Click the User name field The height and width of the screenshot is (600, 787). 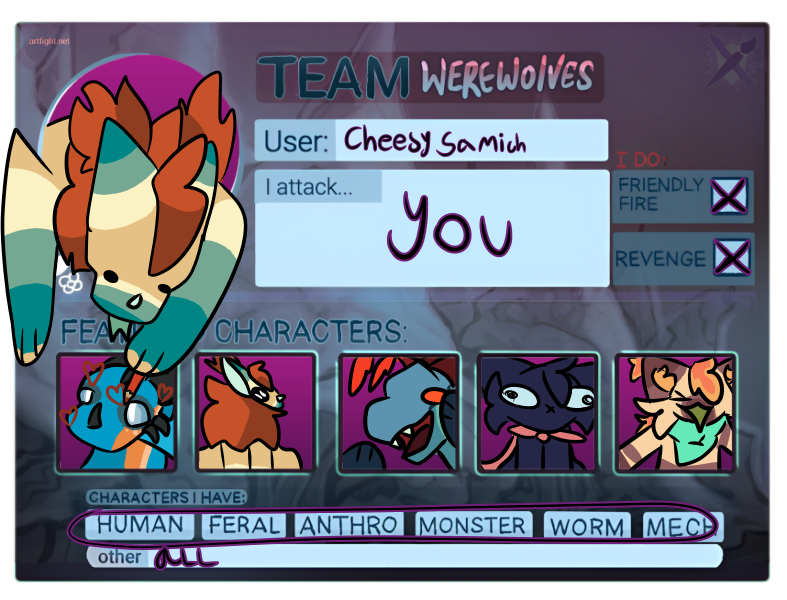coord(470,140)
